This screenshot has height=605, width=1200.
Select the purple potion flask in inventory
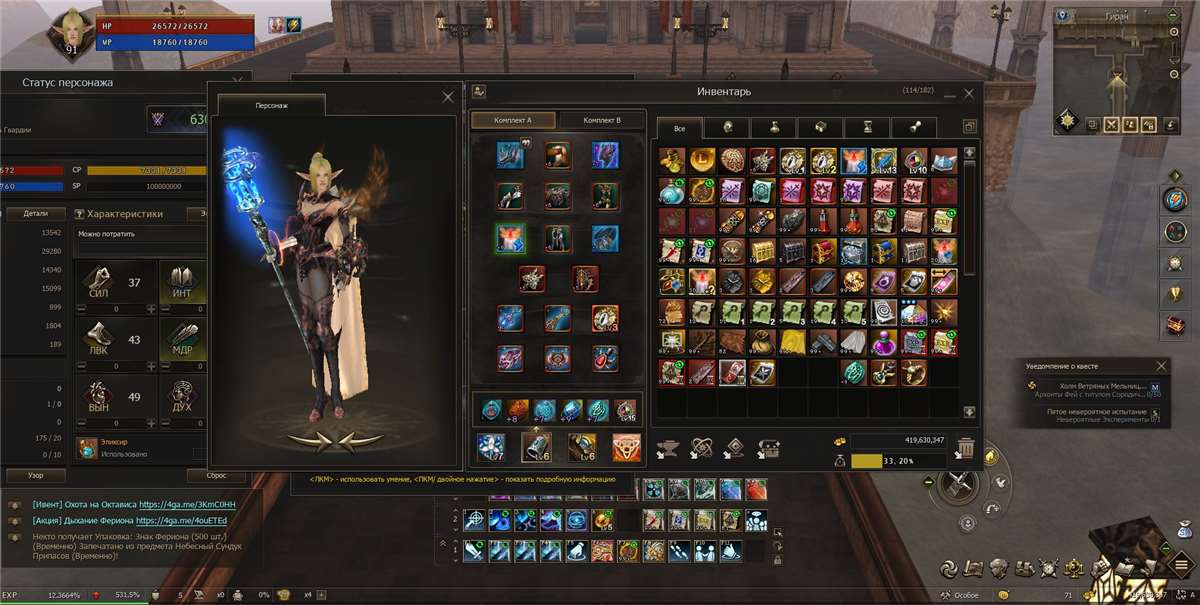tap(884, 343)
